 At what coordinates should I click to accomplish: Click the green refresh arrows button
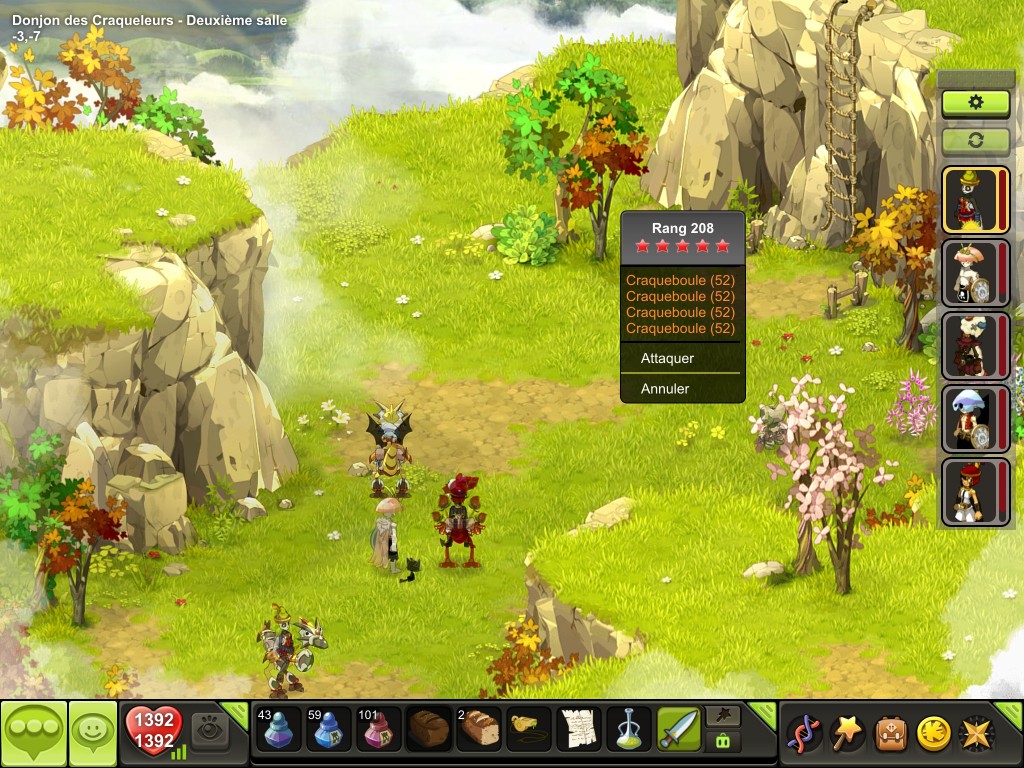975,140
